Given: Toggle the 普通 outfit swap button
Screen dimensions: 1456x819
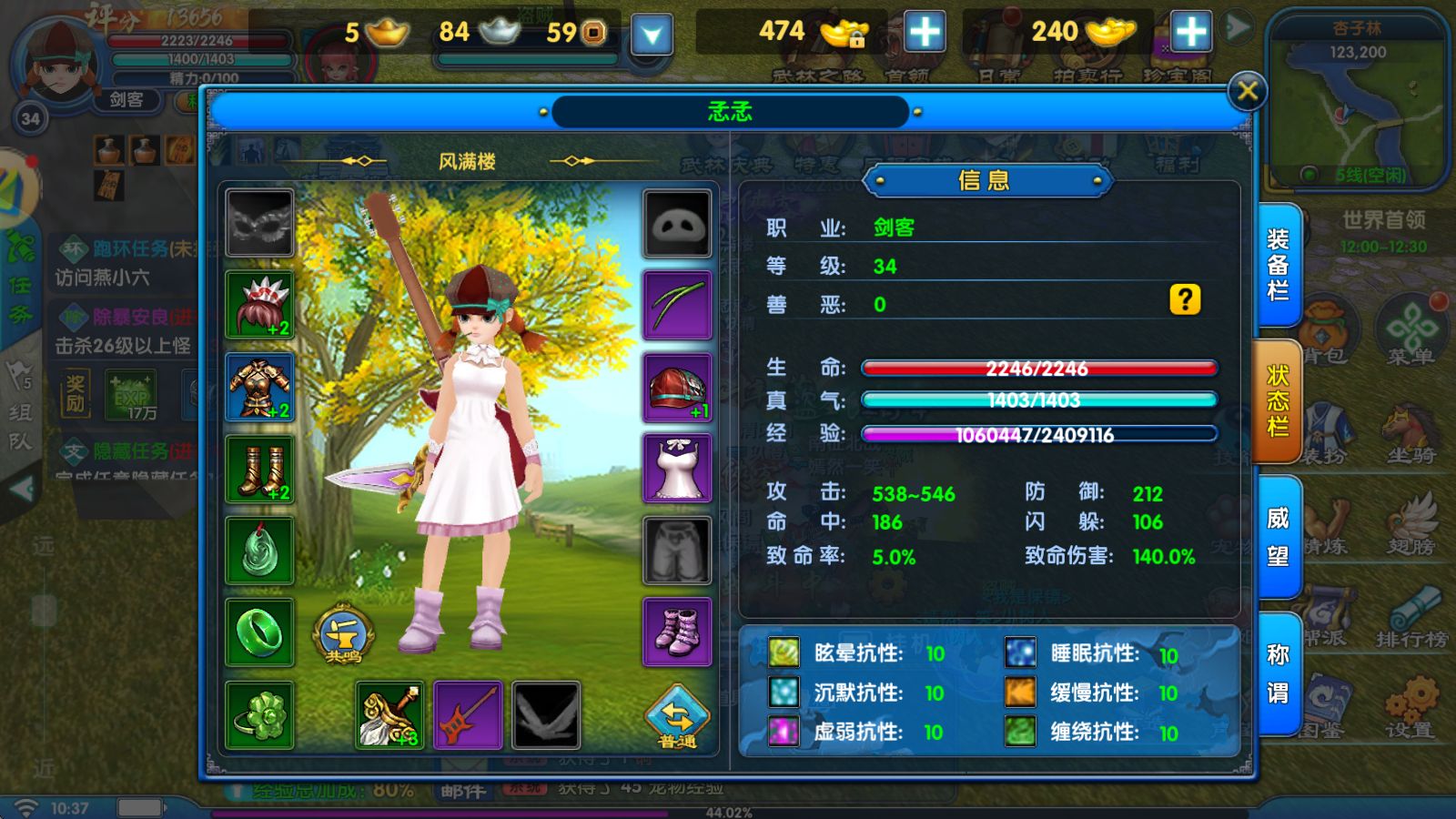Looking at the screenshot, I should pos(677,716).
